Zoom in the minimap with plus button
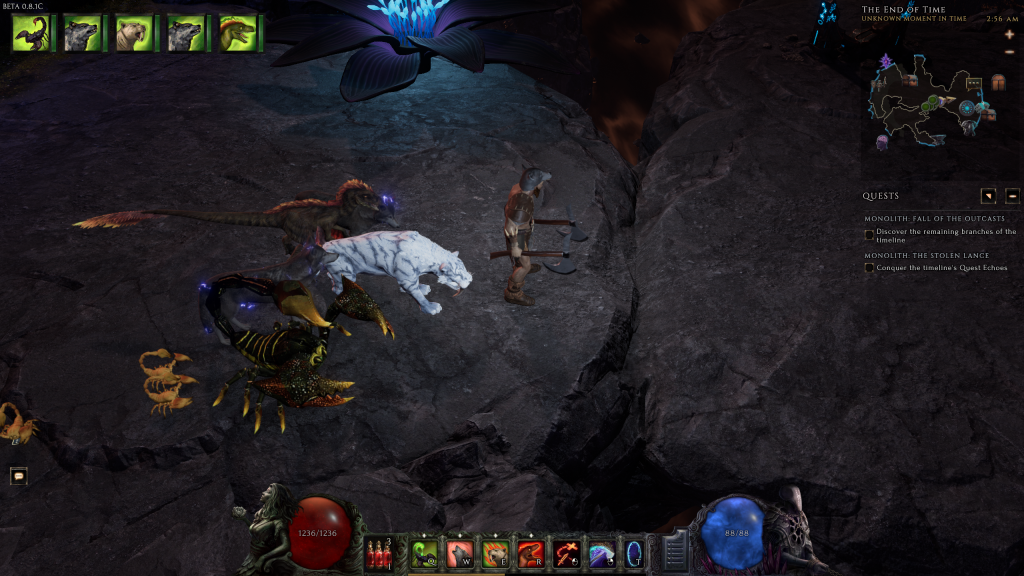 tap(1009, 34)
